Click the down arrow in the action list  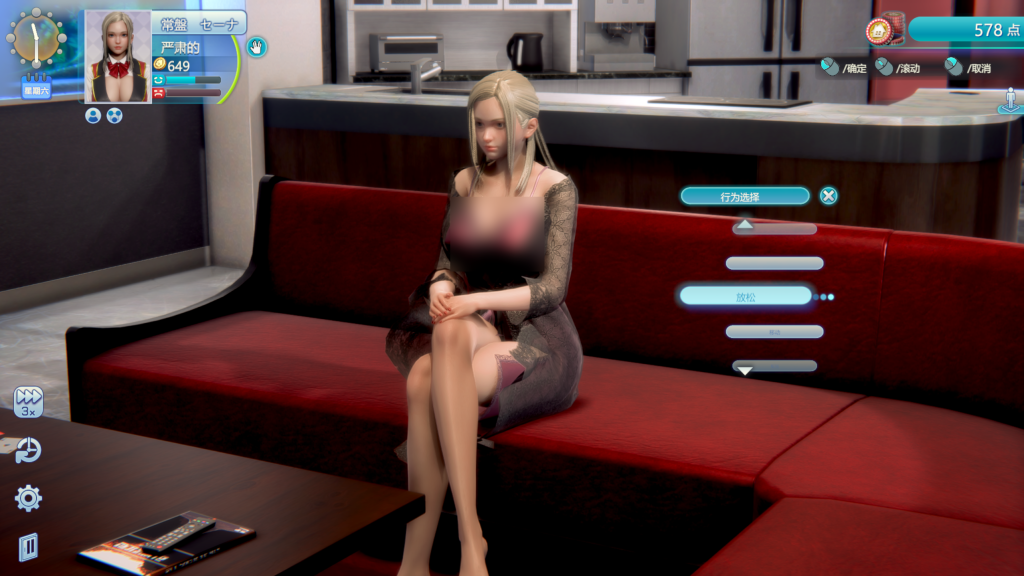click(744, 369)
